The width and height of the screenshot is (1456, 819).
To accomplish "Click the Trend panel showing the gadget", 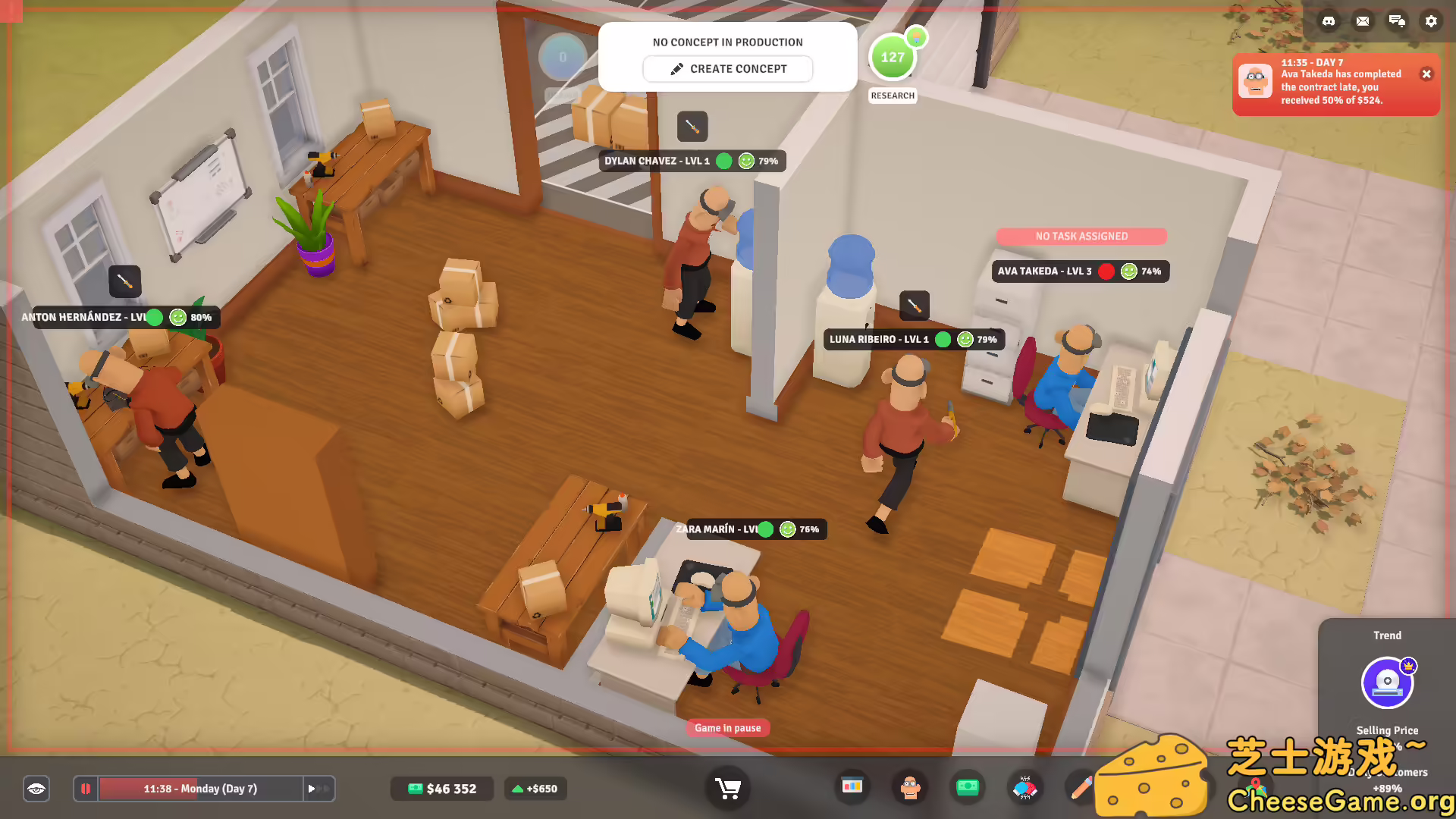I will [1387, 682].
